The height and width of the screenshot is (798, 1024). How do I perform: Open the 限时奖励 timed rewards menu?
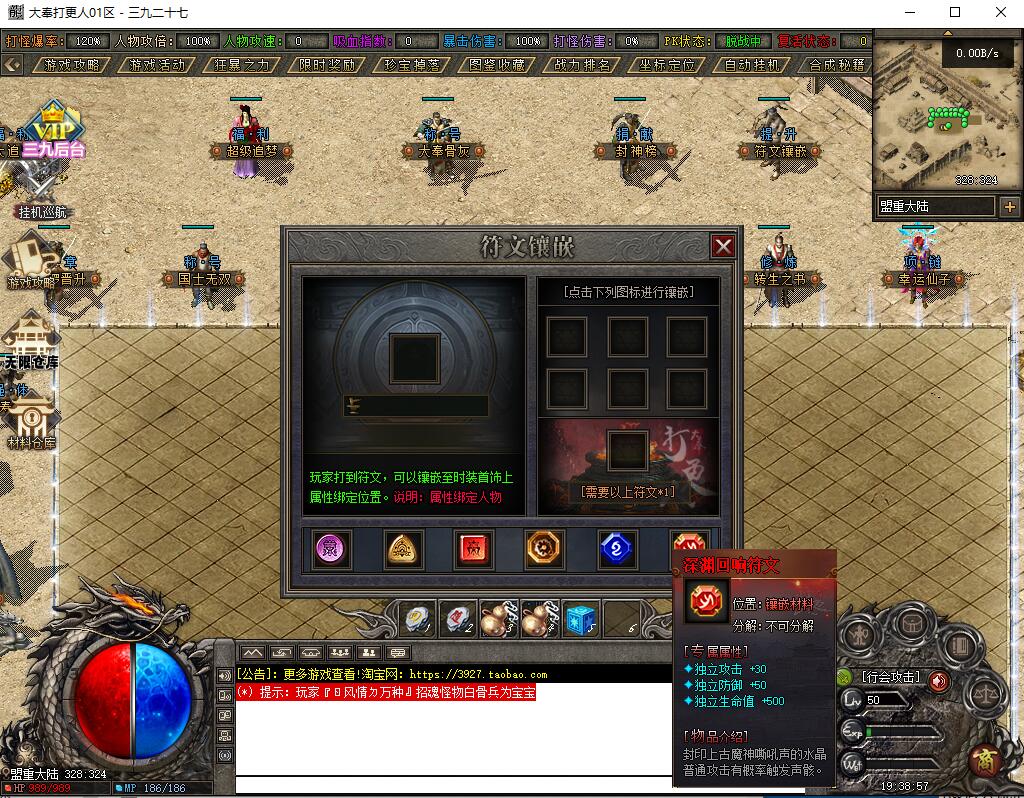coord(327,65)
